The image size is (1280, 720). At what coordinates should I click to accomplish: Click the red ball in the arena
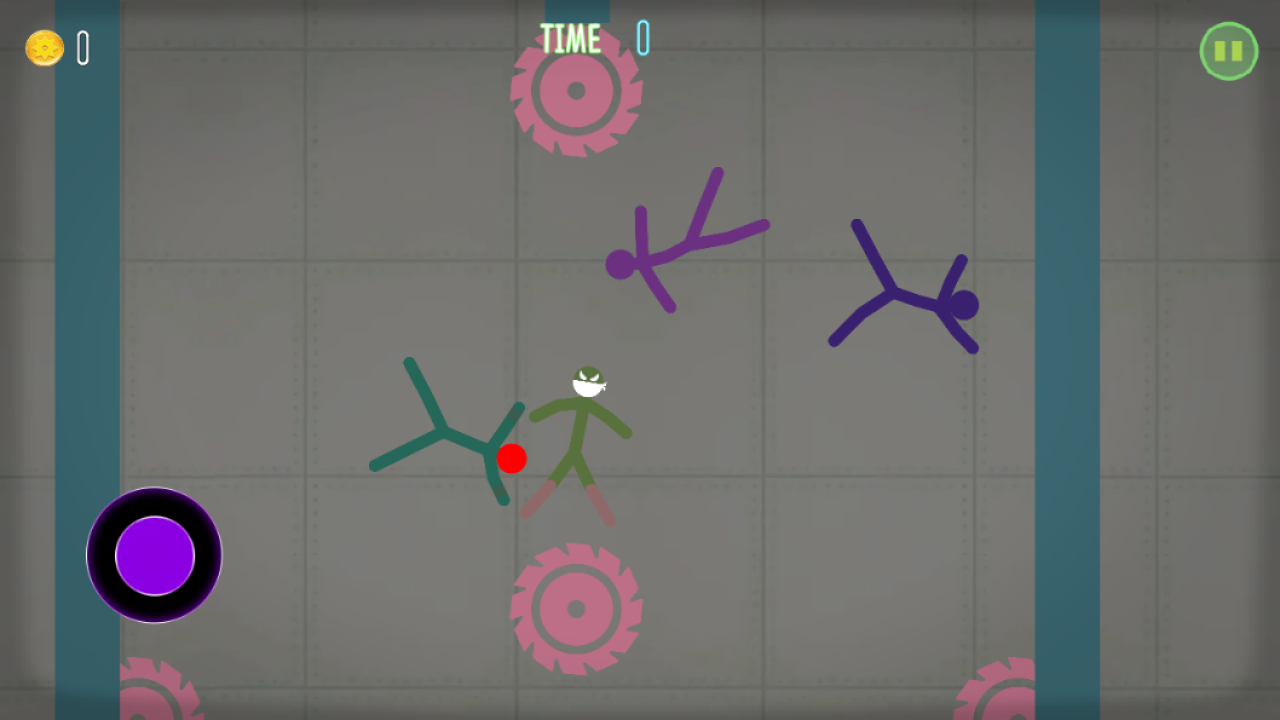[513, 458]
